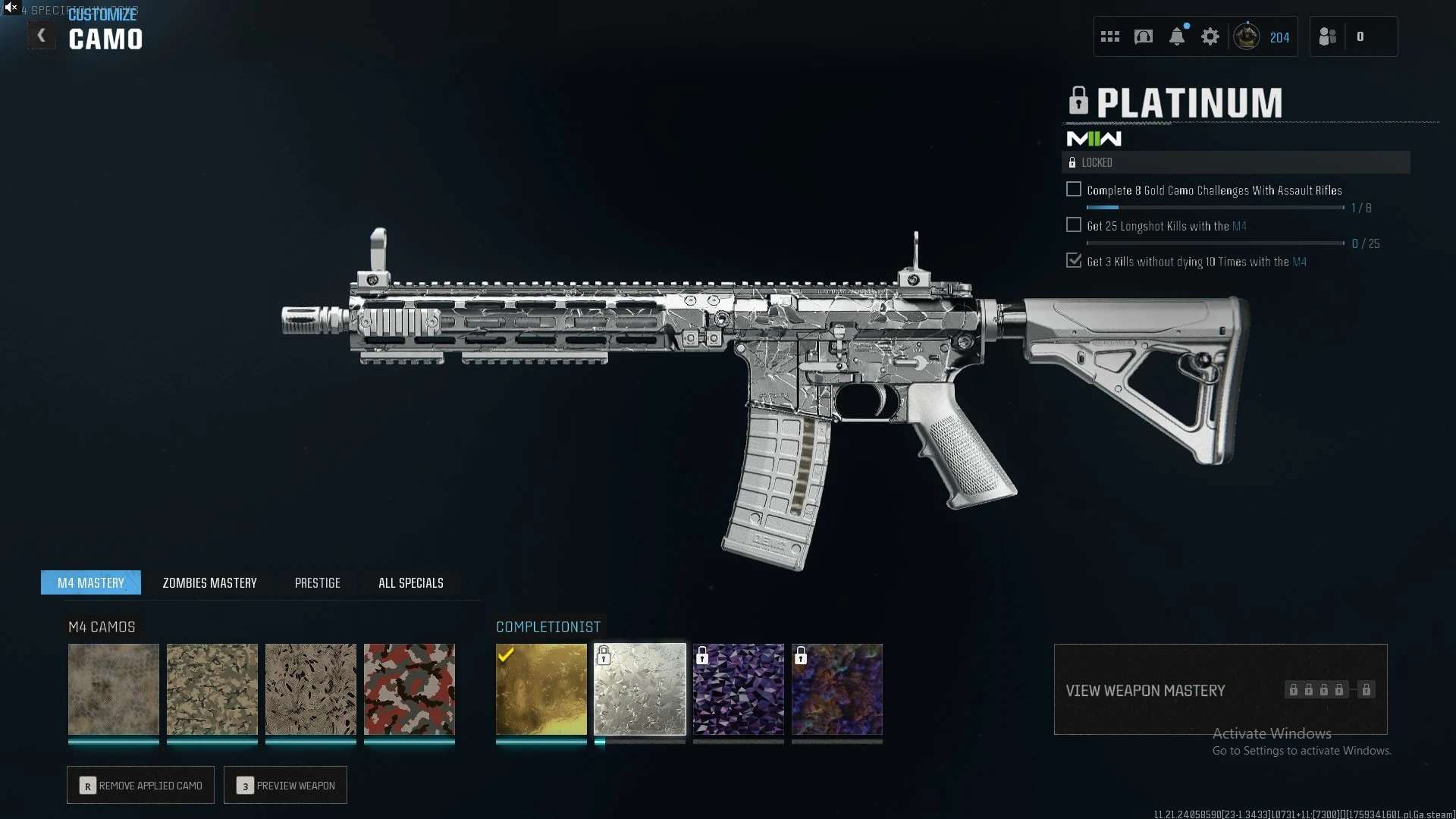Pick the locked purple polygon camo

pyautogui.click(x=739, y=689)
